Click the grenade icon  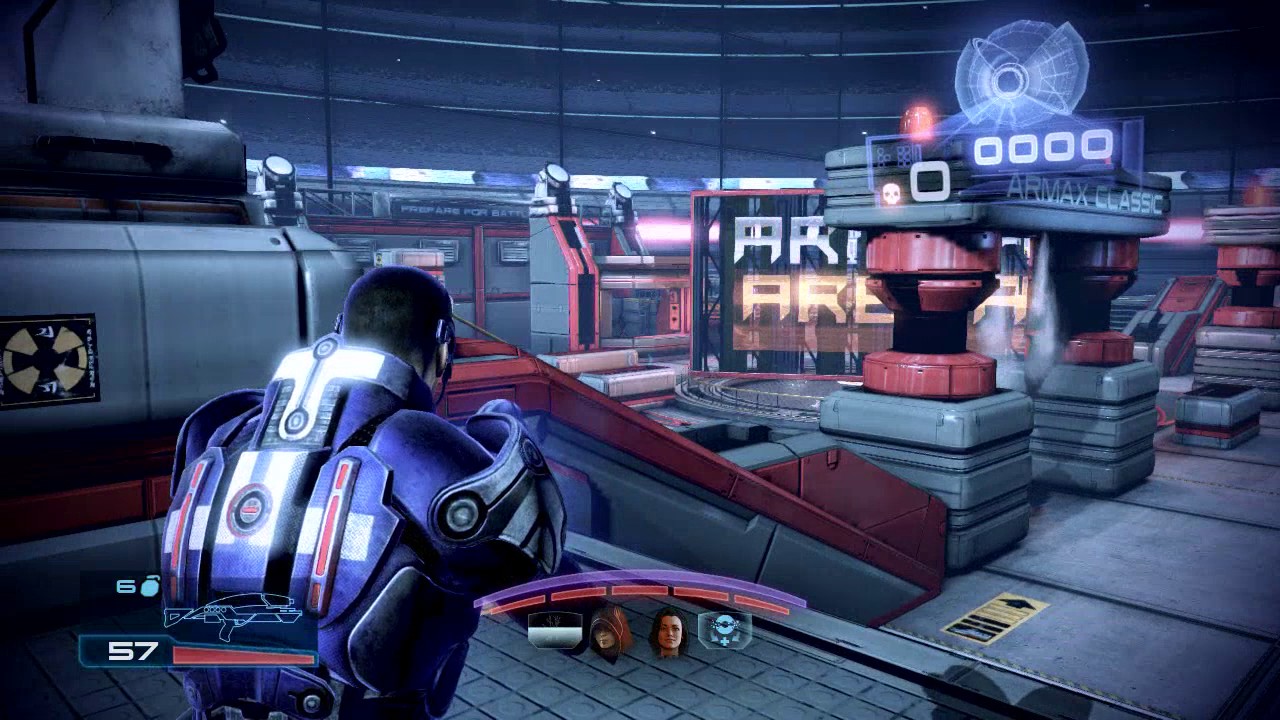pyautogui.click(x=149, y=587)
